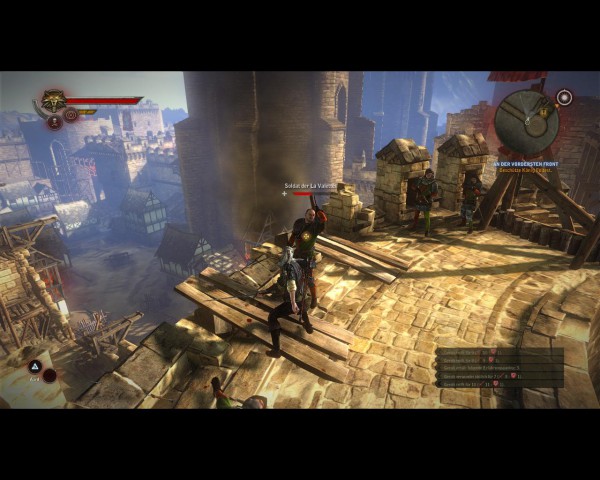The width and height of the screenshot is (600, 480).
Task: Select the Aard sign triangle icon
Action: click(x=34, y=367)
